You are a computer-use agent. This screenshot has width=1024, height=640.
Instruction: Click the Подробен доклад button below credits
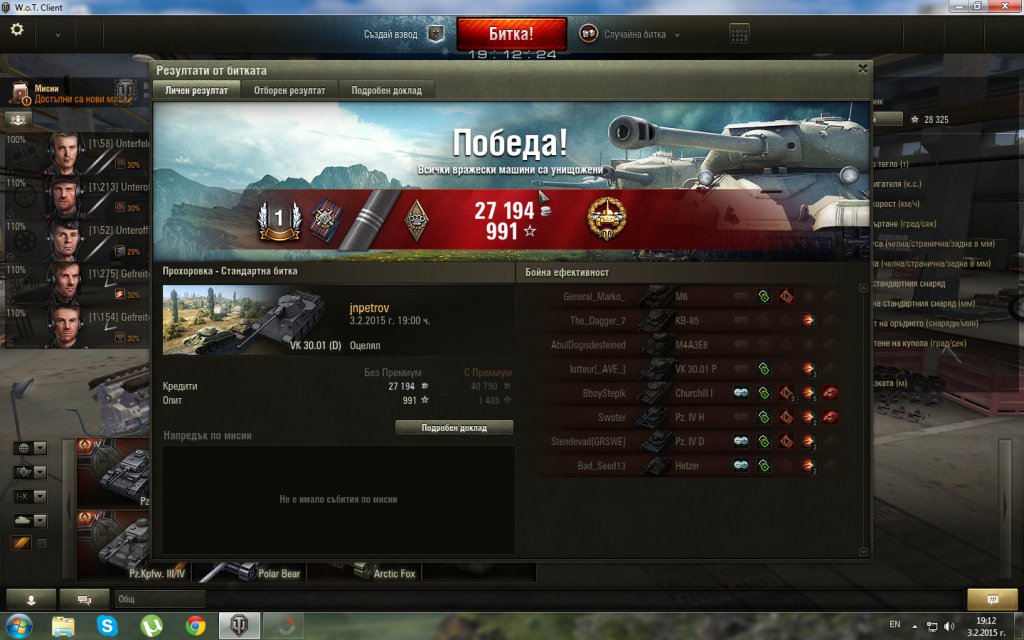pyautogui.click(x=454, y=427)
